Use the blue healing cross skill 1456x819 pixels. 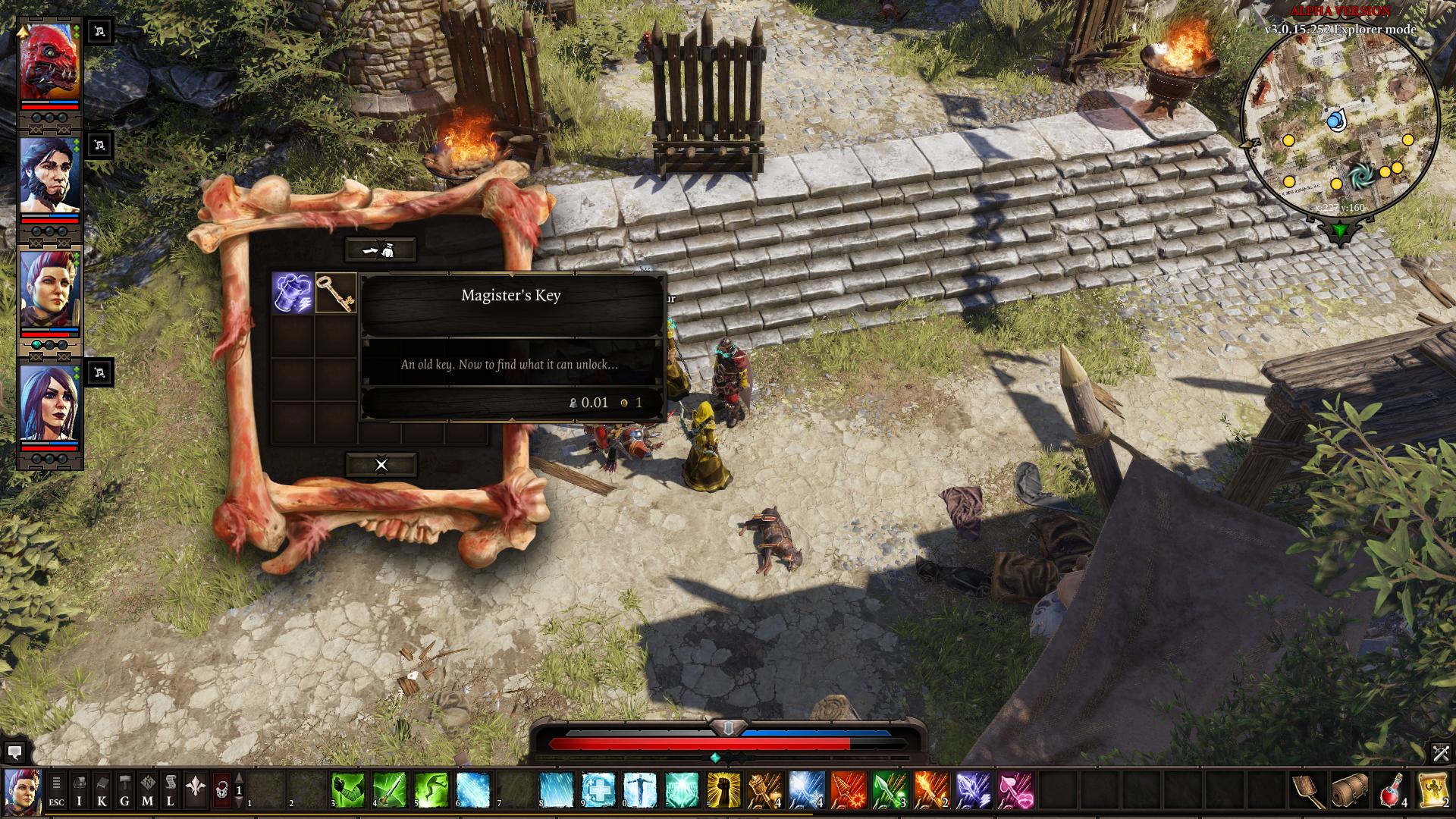[x=598, y=791]
